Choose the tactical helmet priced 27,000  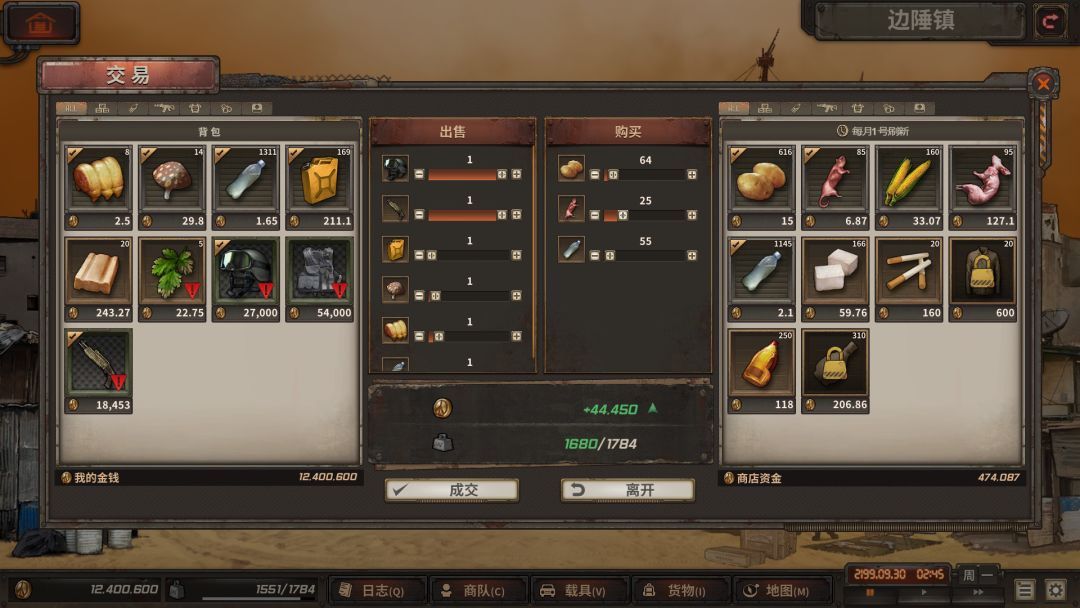click(x=245, y=271)
